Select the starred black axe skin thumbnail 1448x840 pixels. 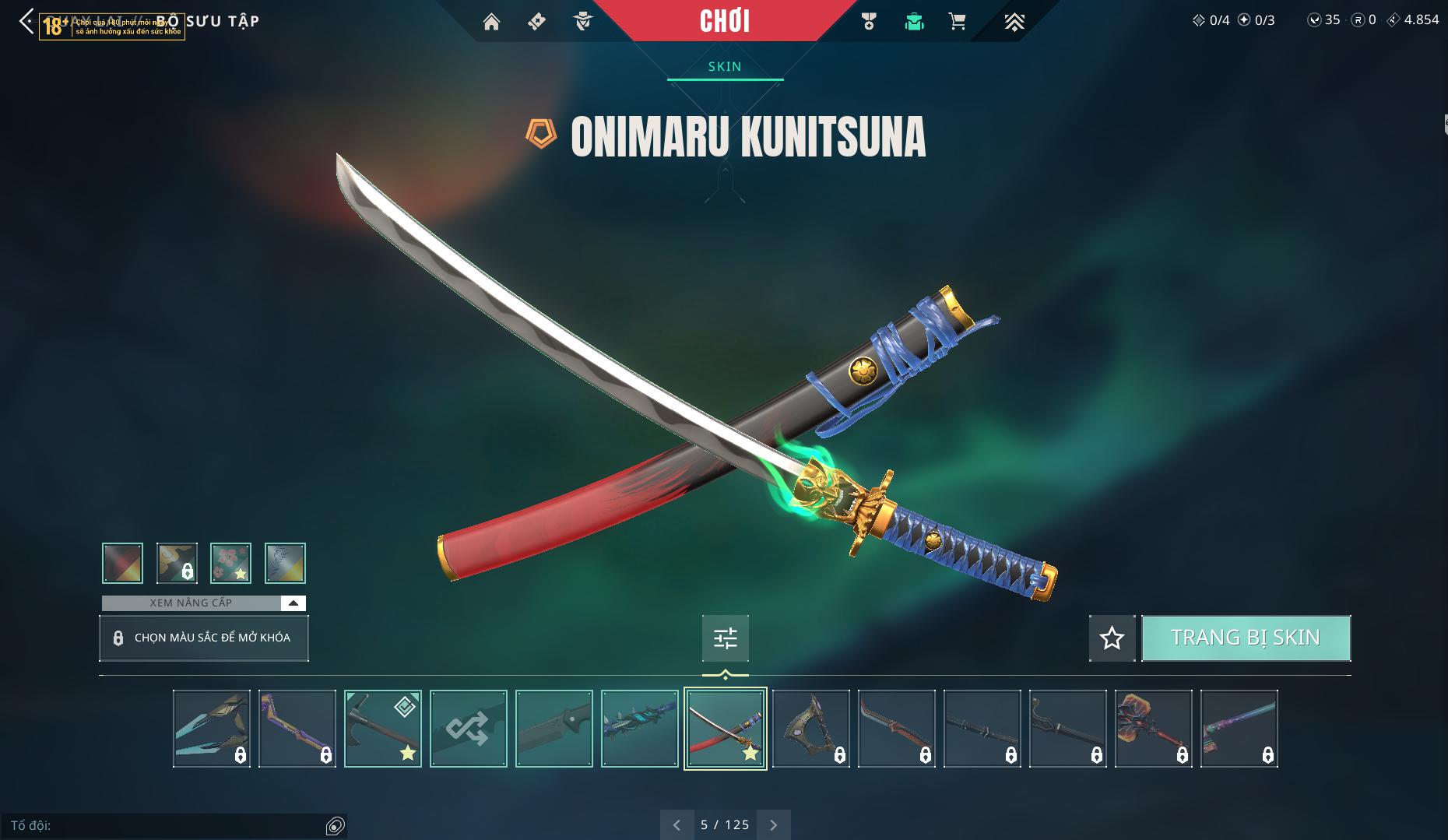tap(383, 729)
